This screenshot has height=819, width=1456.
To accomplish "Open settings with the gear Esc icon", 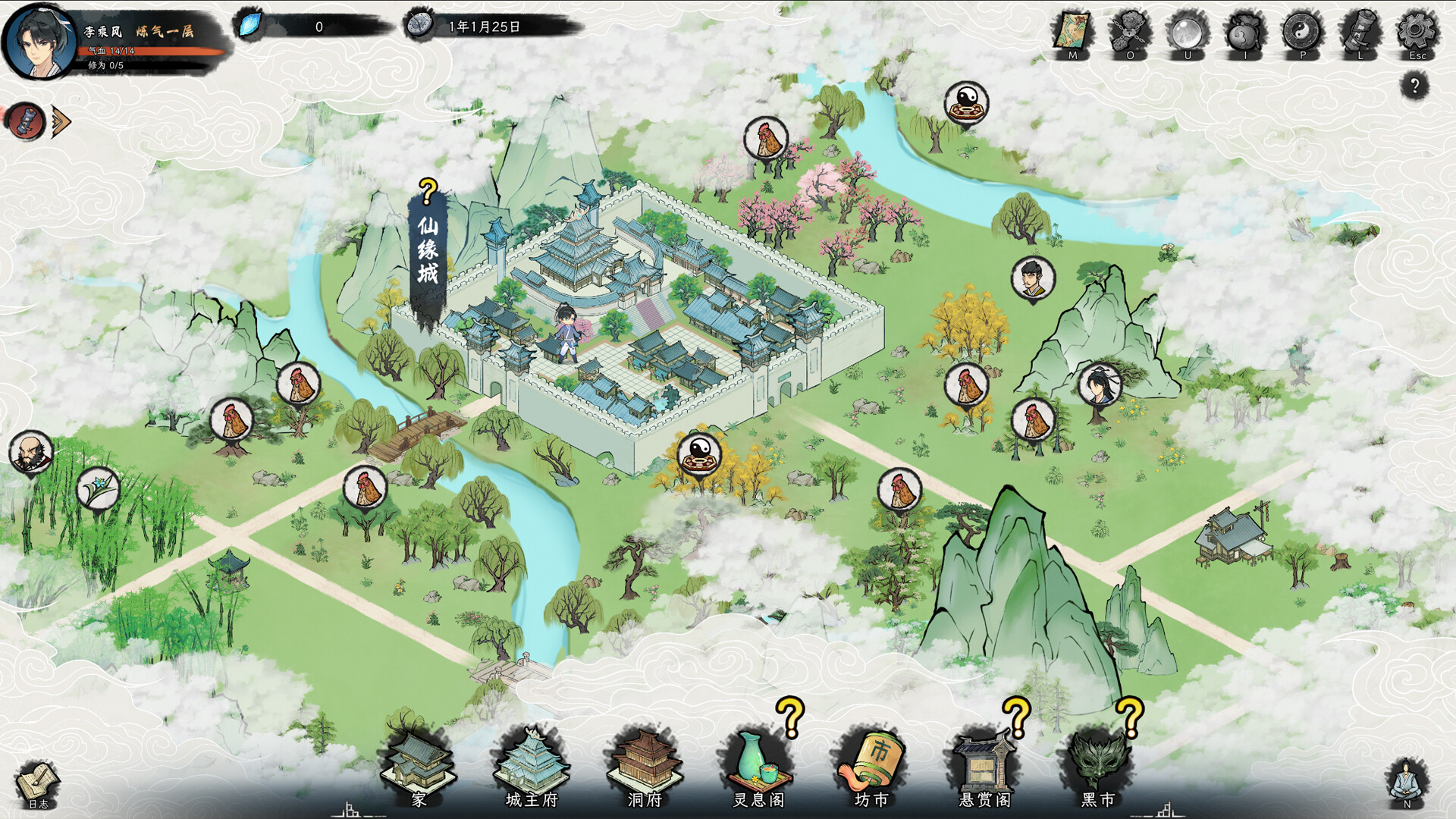I will point(1417,30).
